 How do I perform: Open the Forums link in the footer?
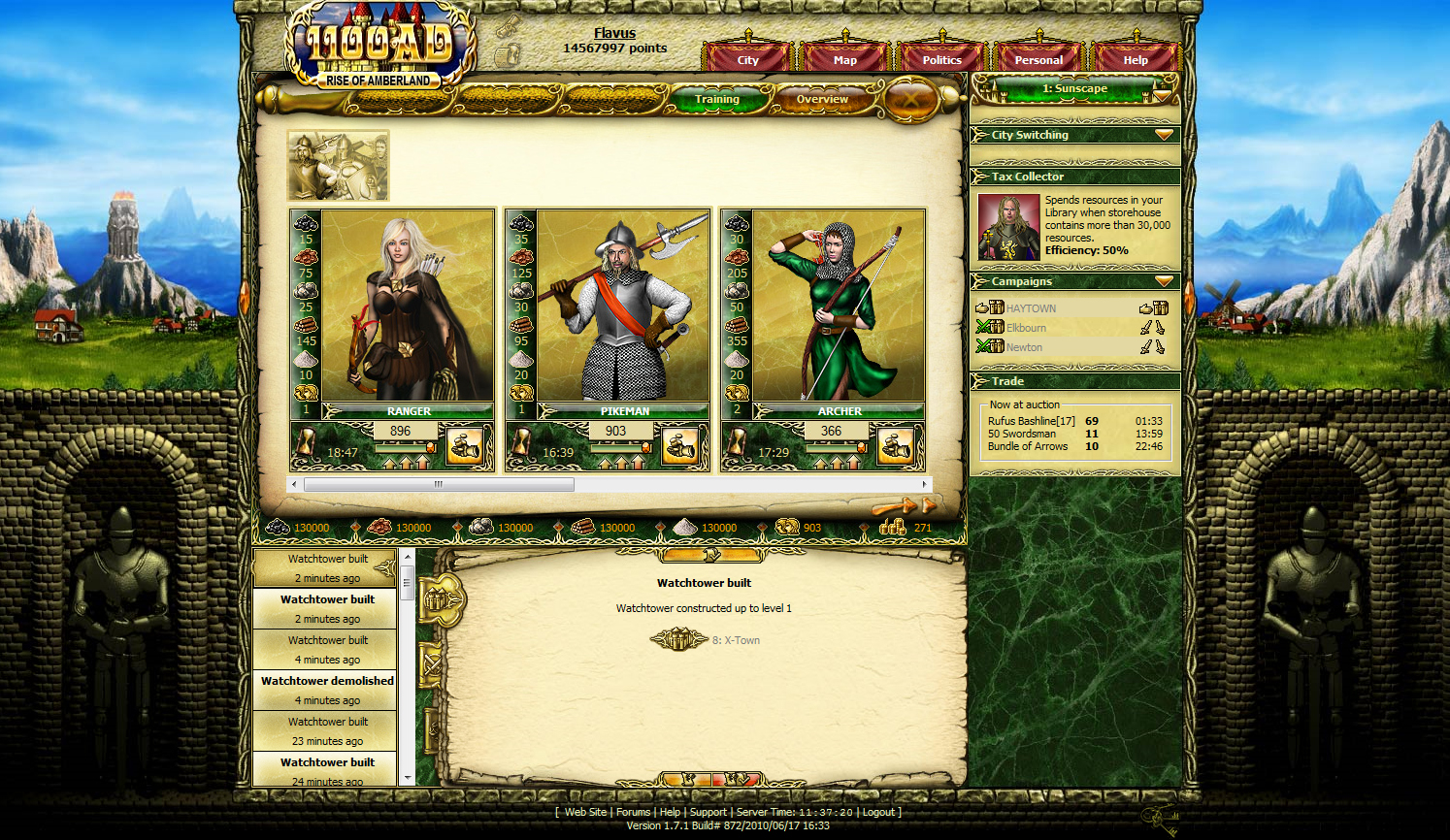[633, 812]
